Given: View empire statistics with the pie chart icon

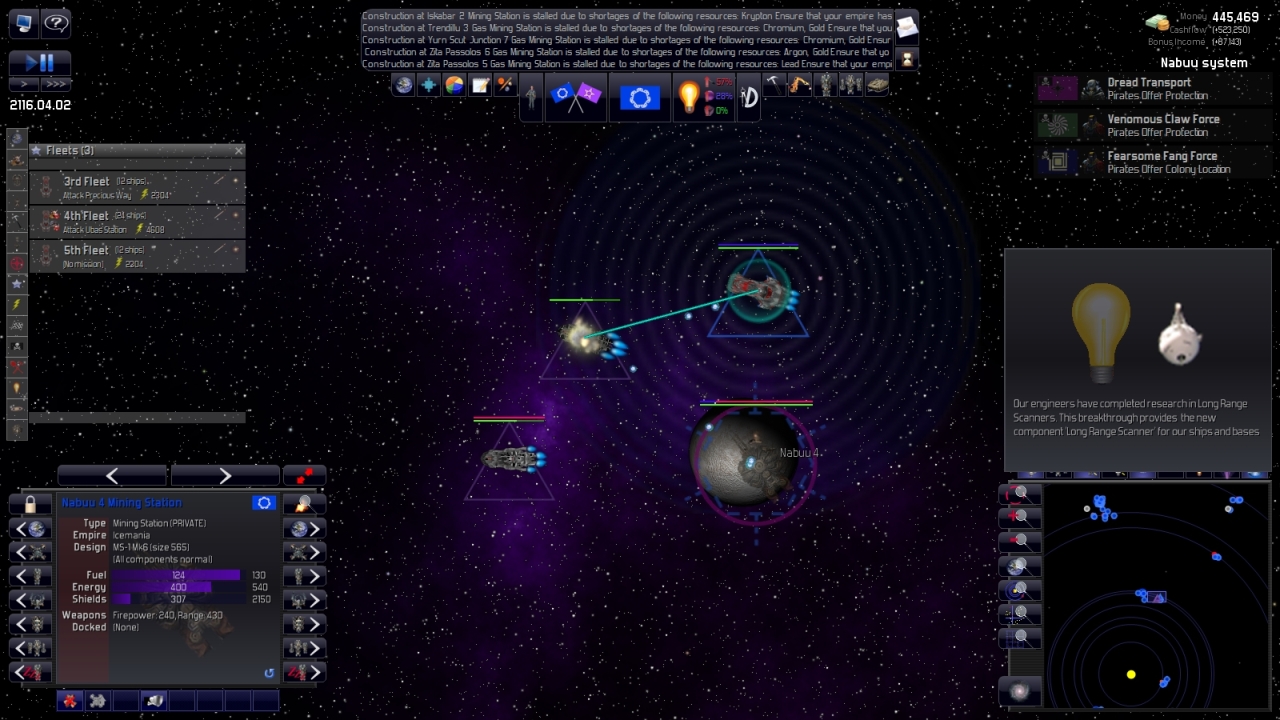Looking at the screenshot, I should pyautogui.click(x=453, y=85).
